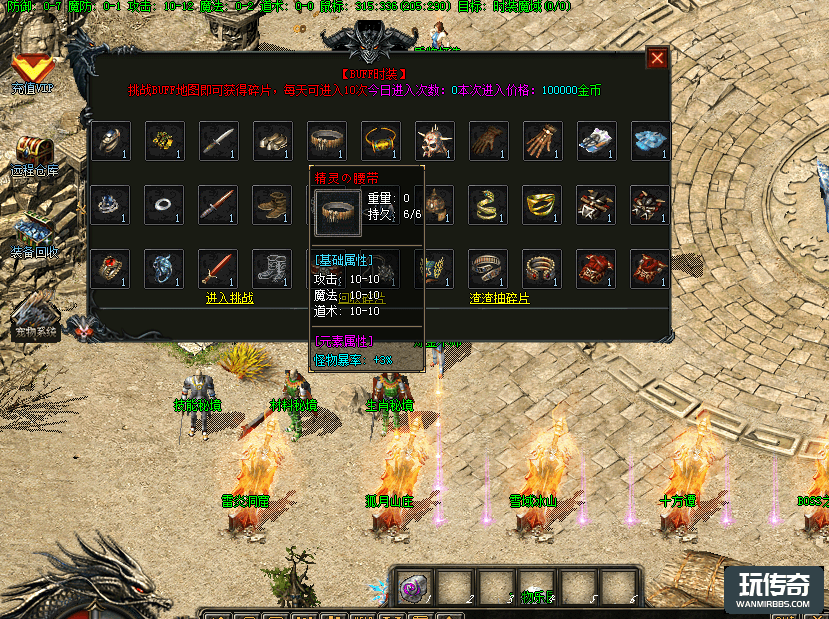829x619 pixels.
Task: Select the red gem ring slot
Action: coord(110,269)
